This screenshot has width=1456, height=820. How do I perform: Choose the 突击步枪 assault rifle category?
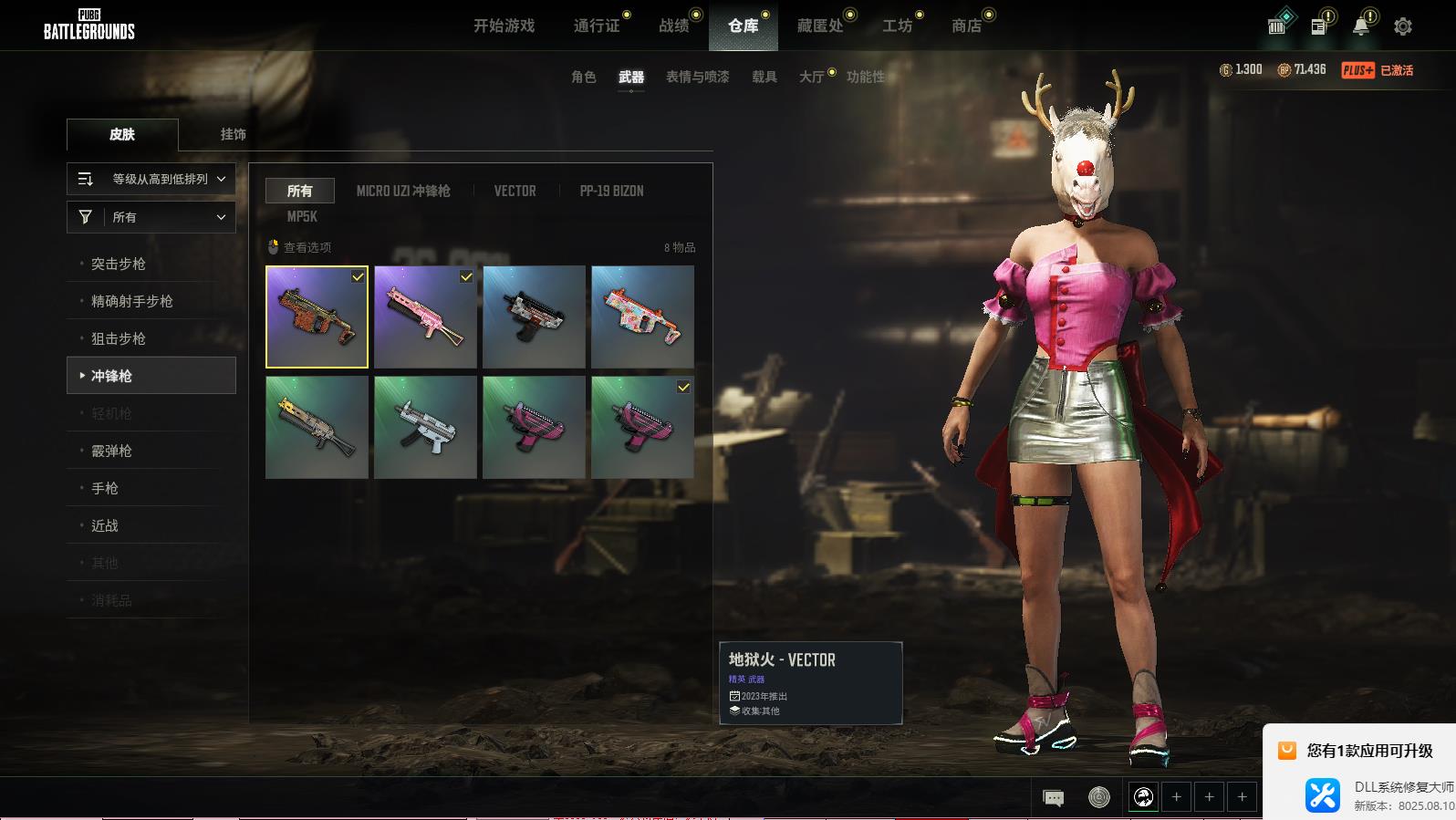tap(119, 264)
